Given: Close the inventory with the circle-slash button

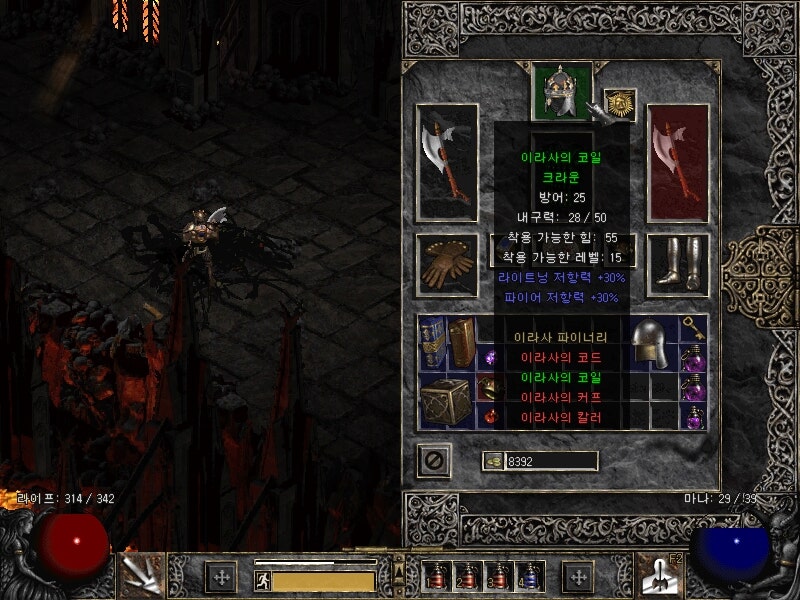Looking at the screenshot, I should 434,461.
